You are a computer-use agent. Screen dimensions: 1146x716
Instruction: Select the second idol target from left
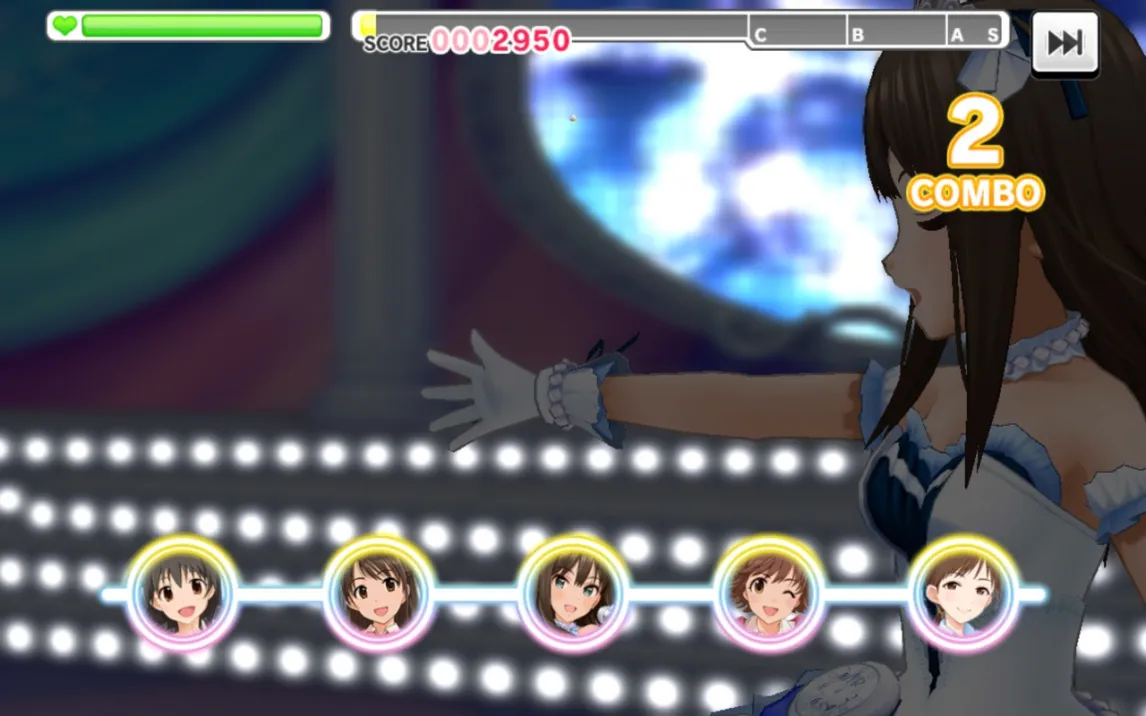point(378,594)
